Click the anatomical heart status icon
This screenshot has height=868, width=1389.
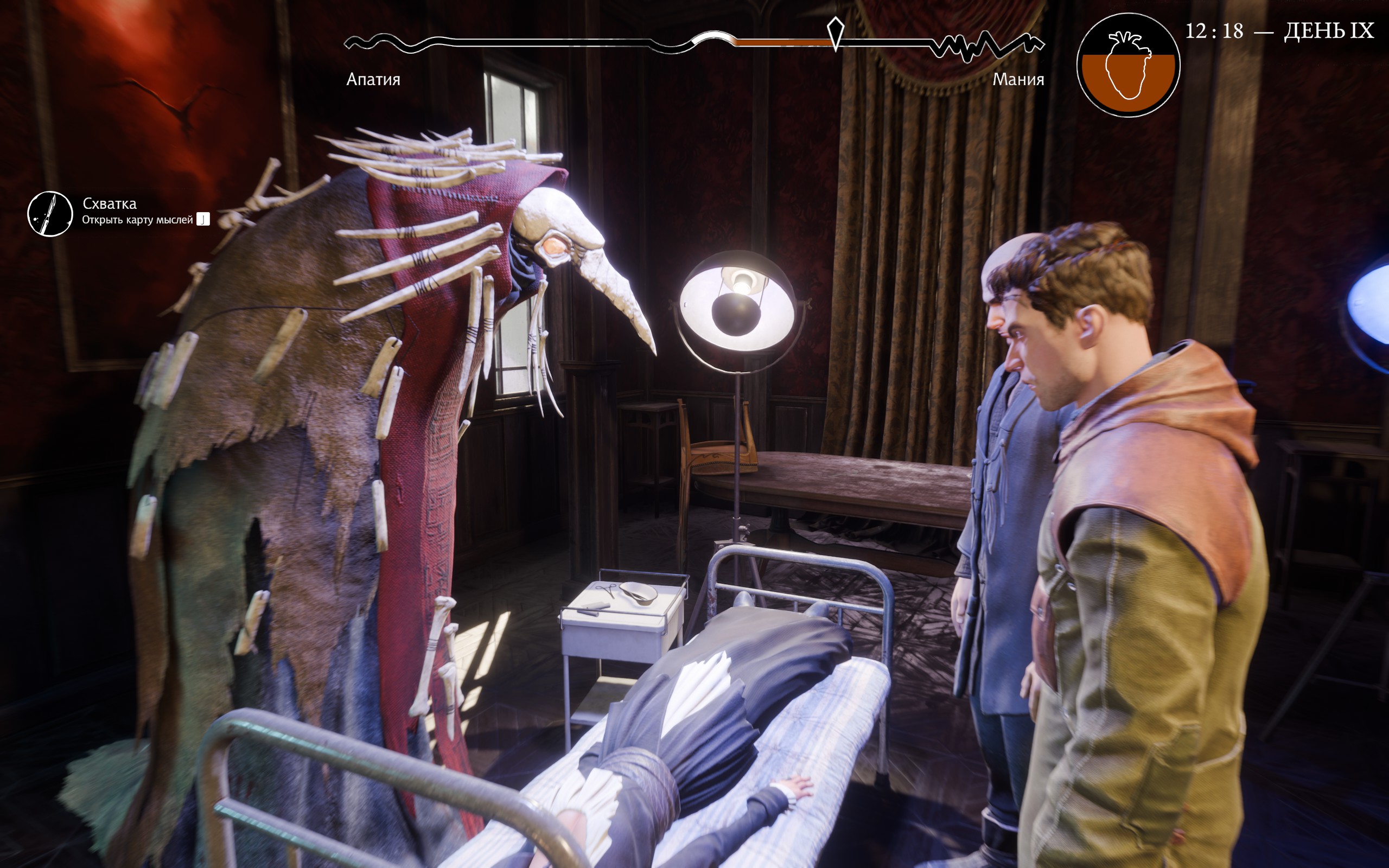point(1128,65)
